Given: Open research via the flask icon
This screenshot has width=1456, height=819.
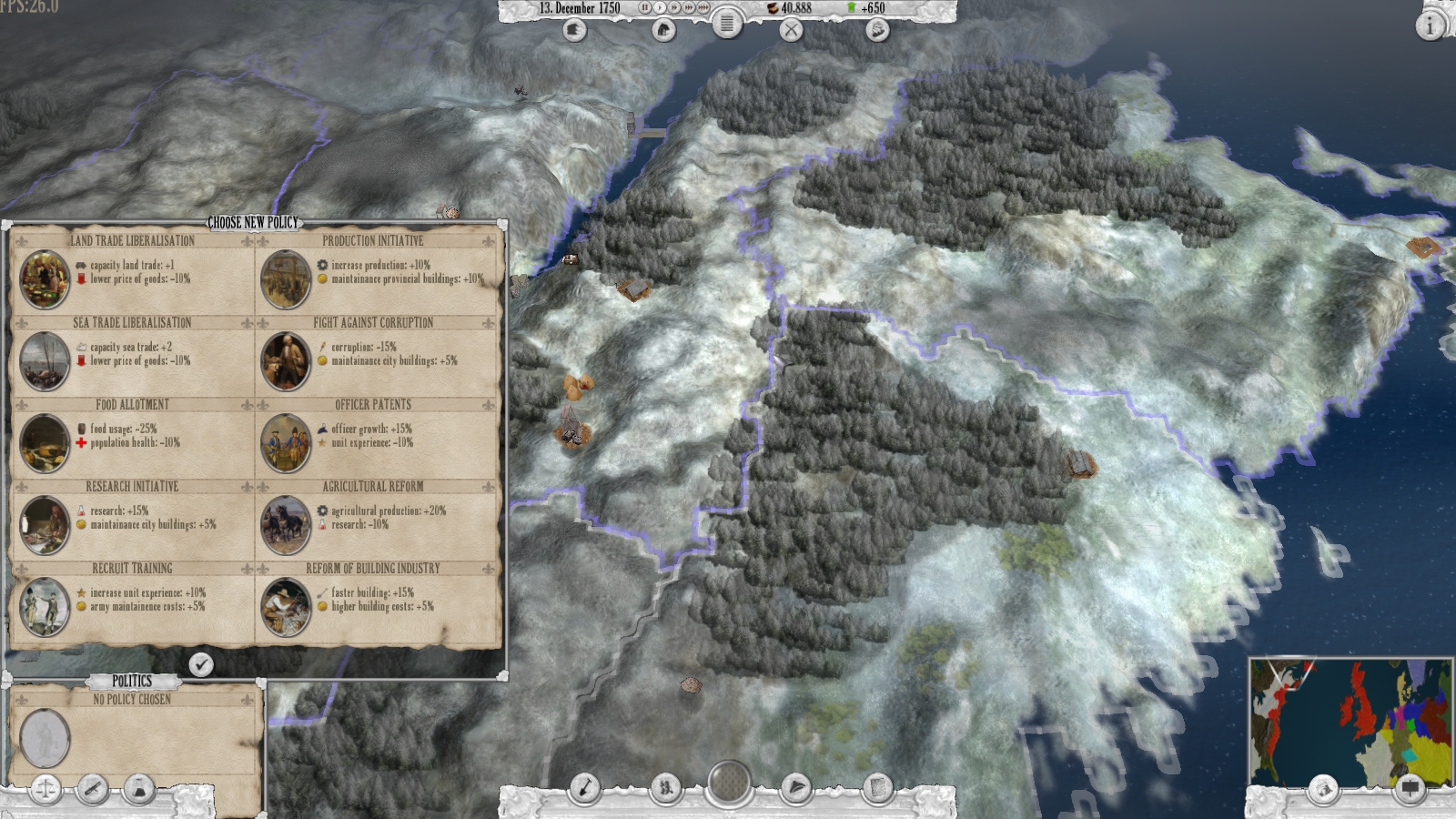Looking at the screenshot, I should pos(138,789).
